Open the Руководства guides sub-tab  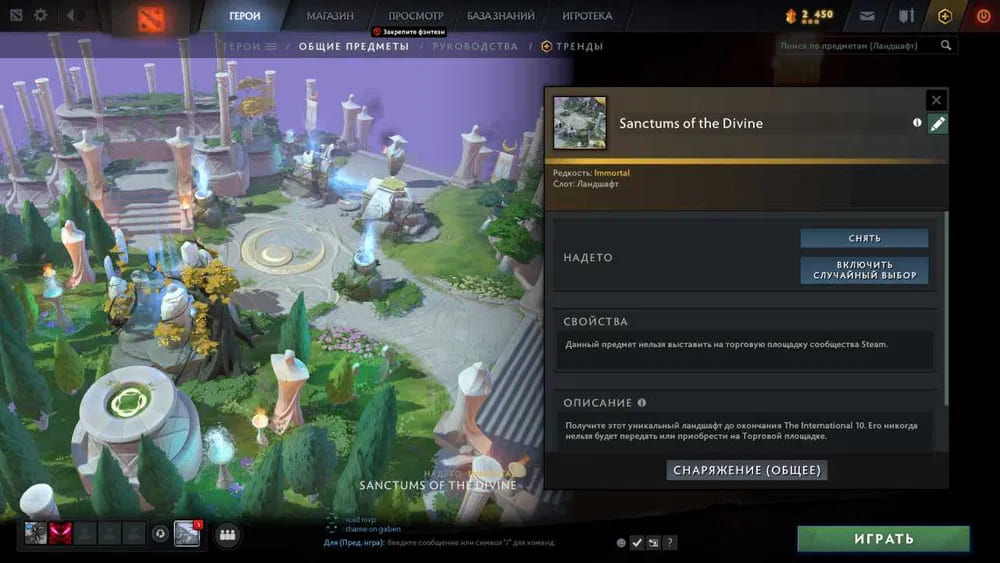[x=476, y=47]
